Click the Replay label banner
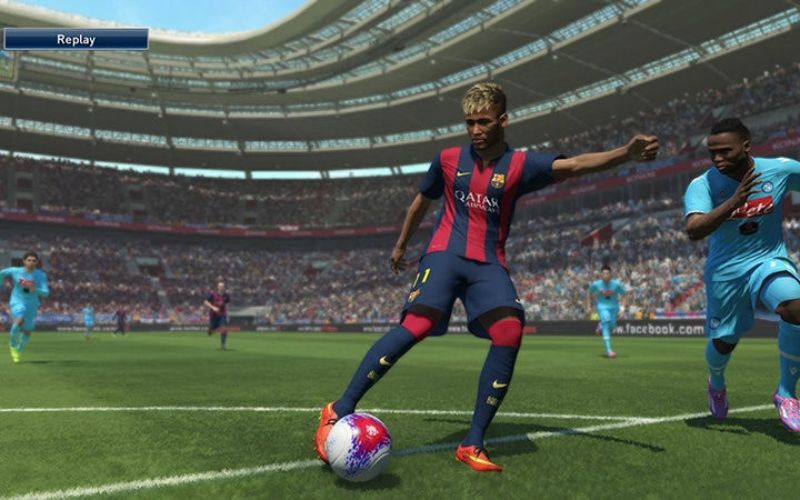Screen dimensions: 800x500 coord(76,39)
